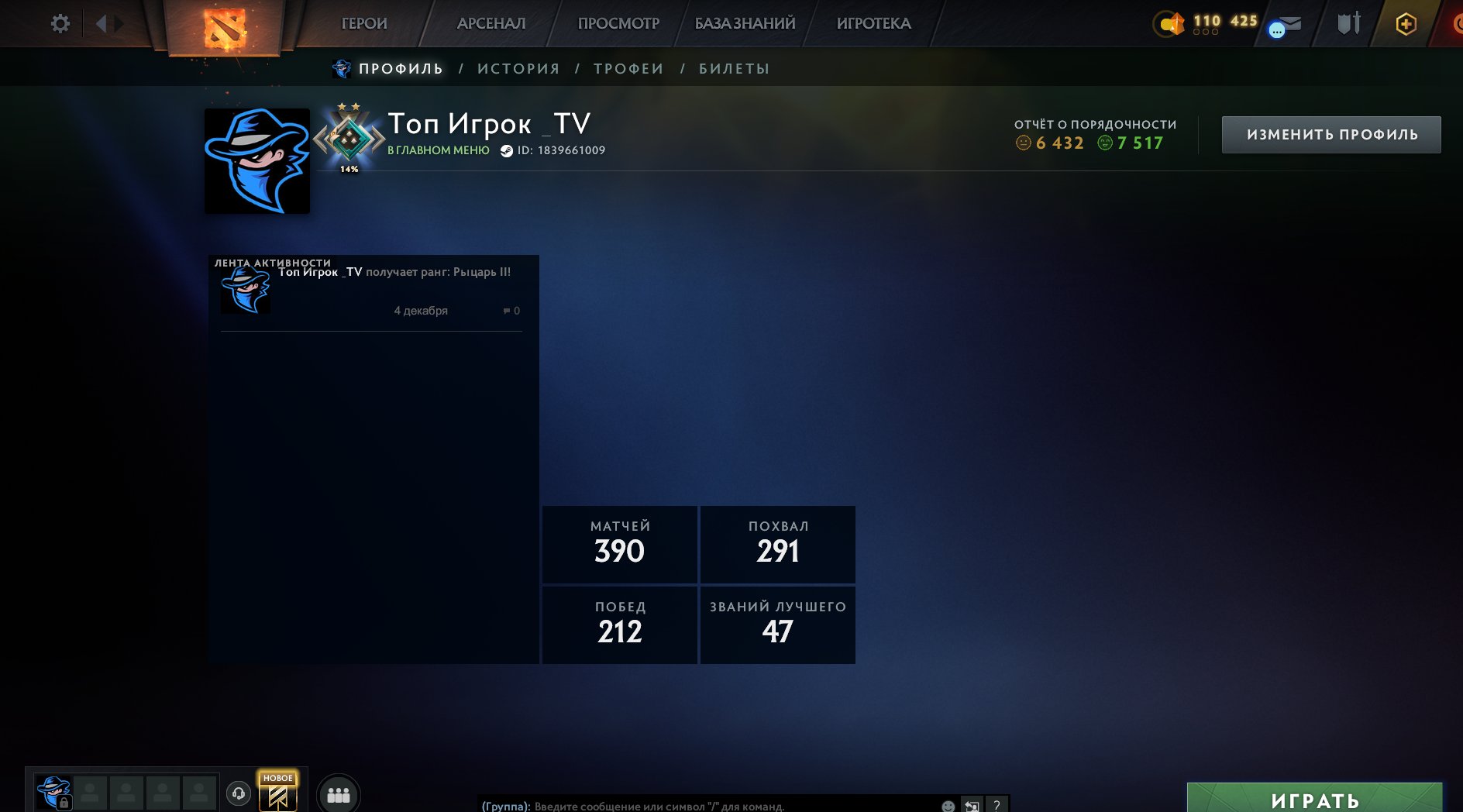Image resolution: width=1463 pixels, height=812 pixels.
Task: Click the voice chat headset icon
Action: pyautogui.click(x=239, y=793)
